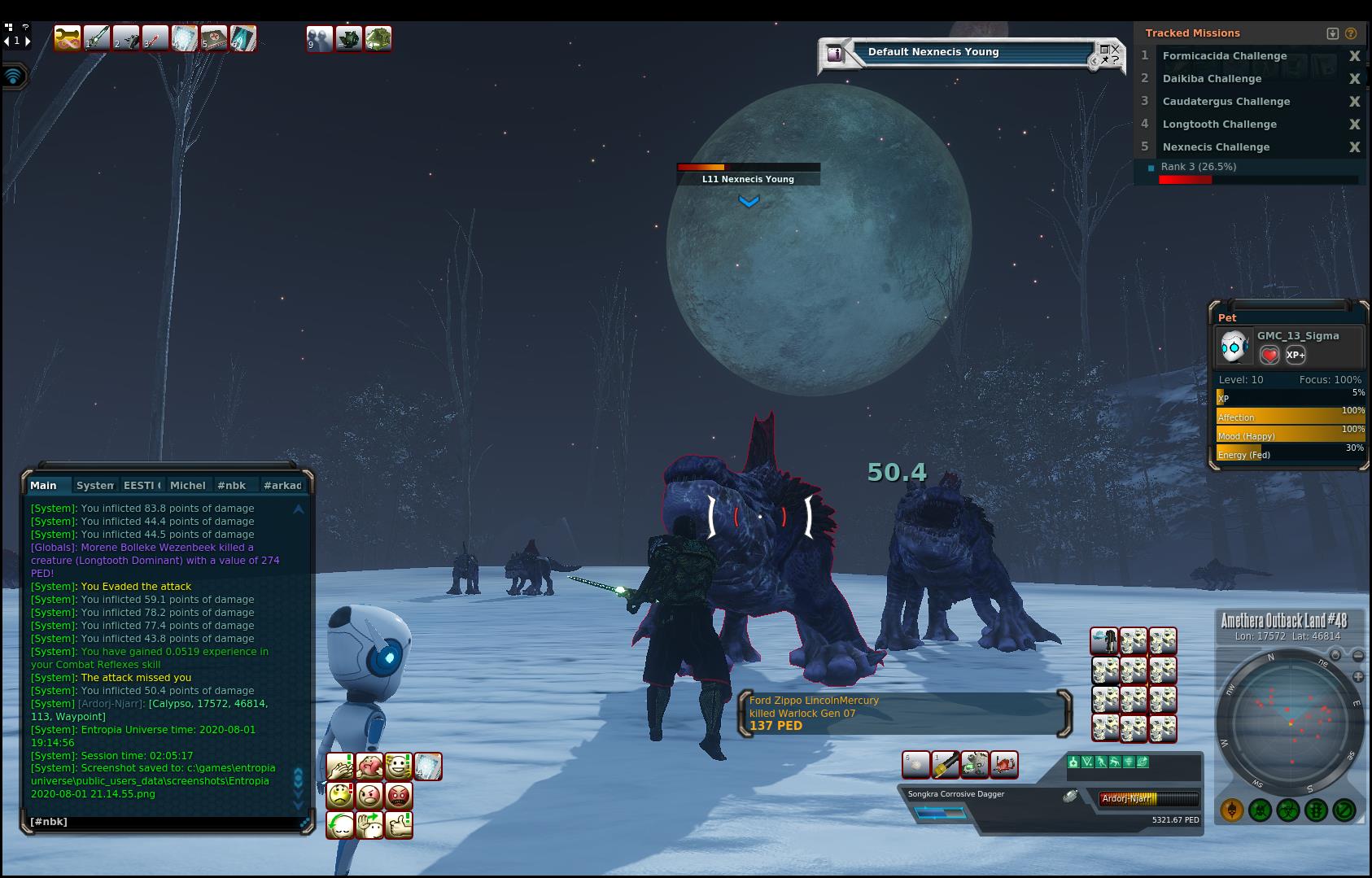Click the pet heart button
The height and width of the screenshot is (878, 1372).
[x=1269, y=355]
